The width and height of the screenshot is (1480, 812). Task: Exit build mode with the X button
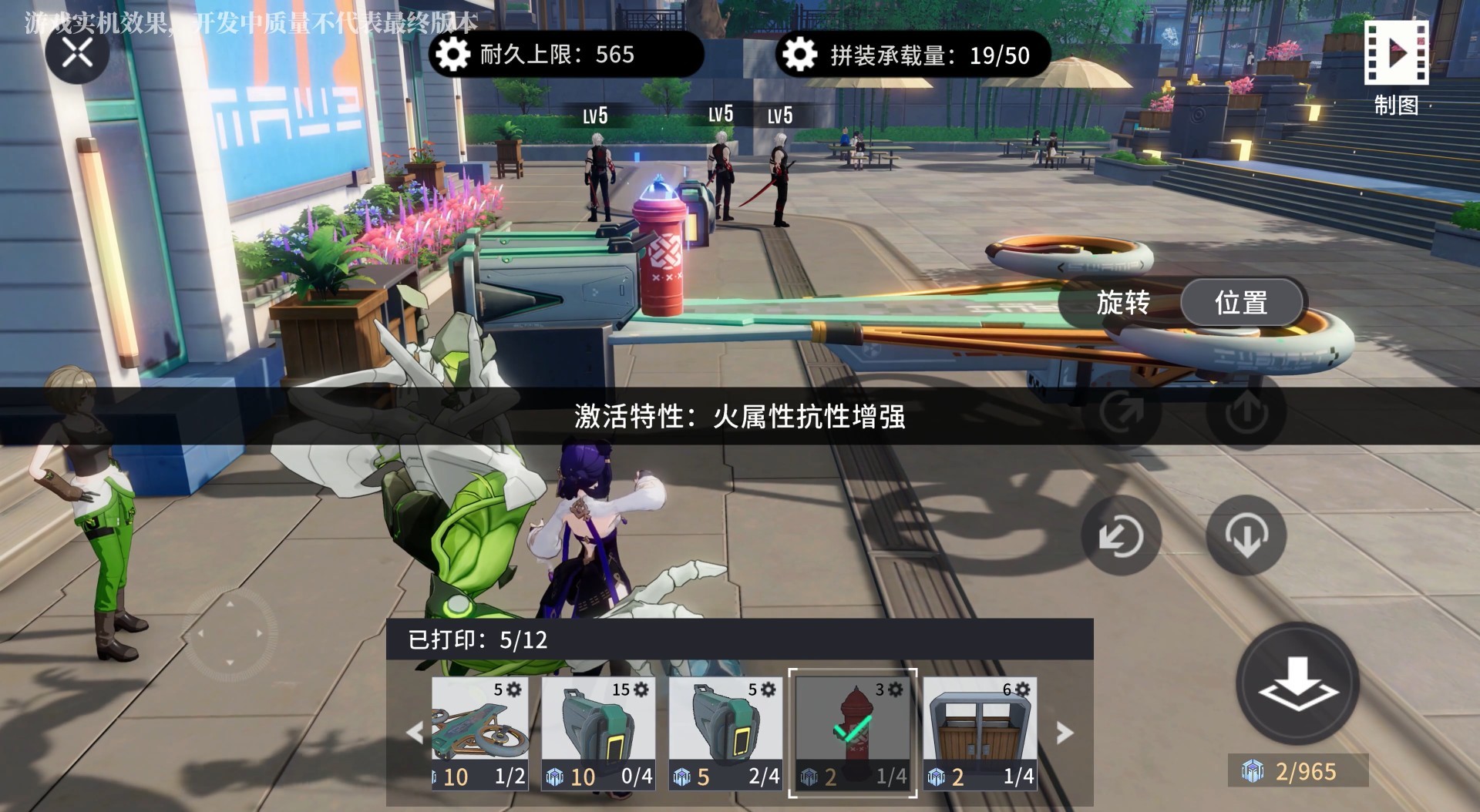click(x=75, y=52)
